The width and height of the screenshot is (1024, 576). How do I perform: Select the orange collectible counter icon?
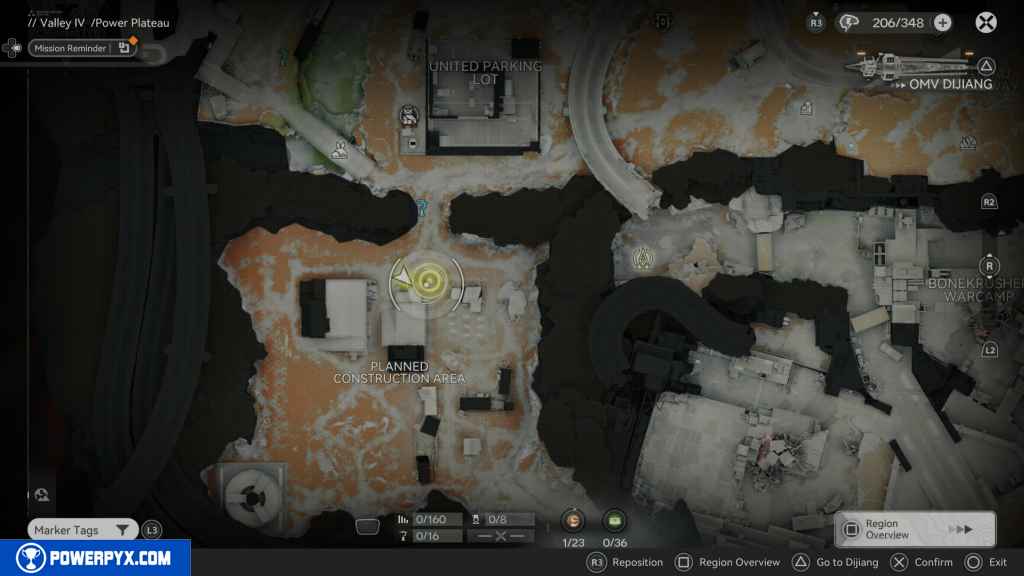[x=572, y=520]
